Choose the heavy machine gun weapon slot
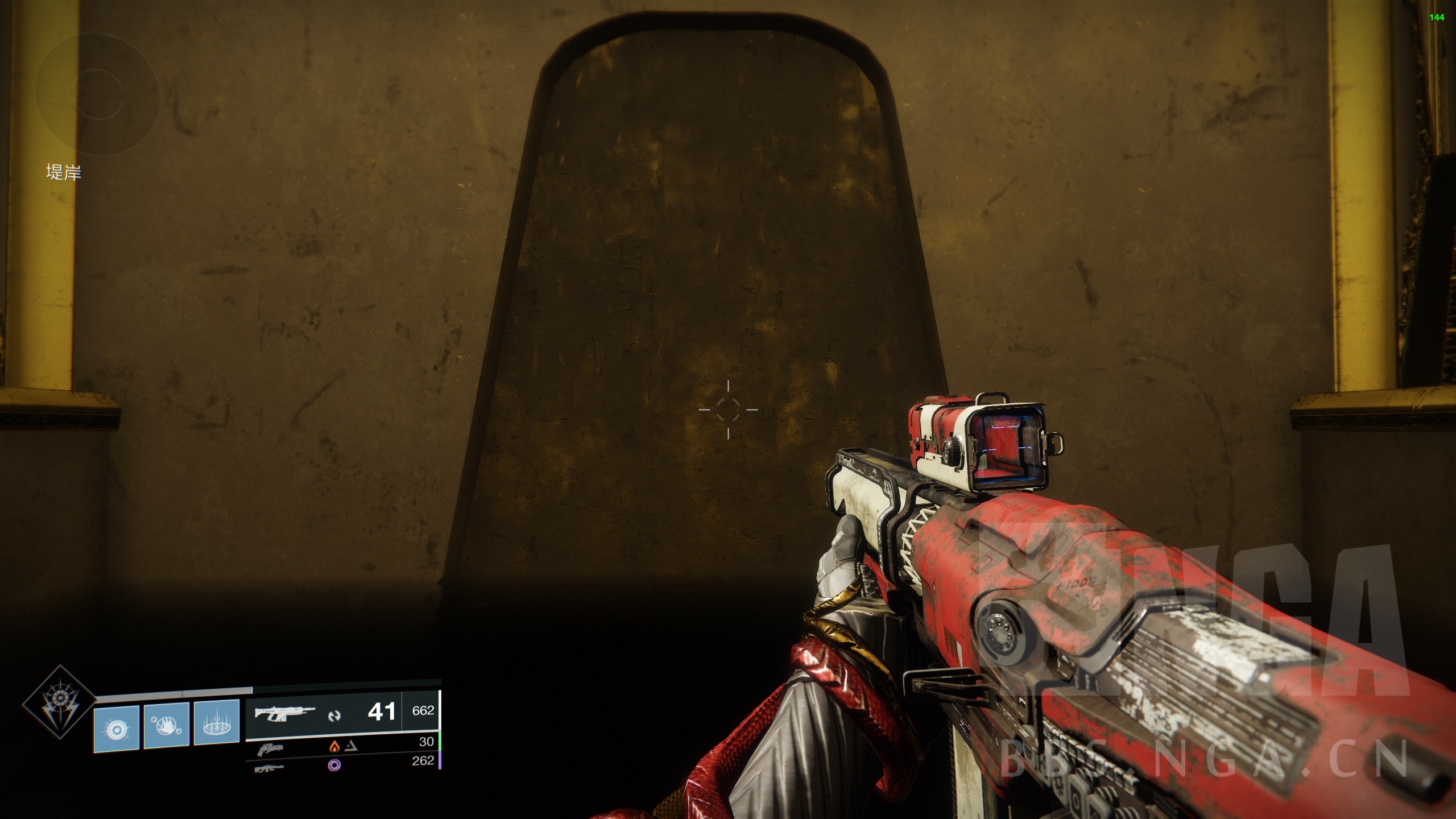1456x819 pixels. (x=270, y=768)
